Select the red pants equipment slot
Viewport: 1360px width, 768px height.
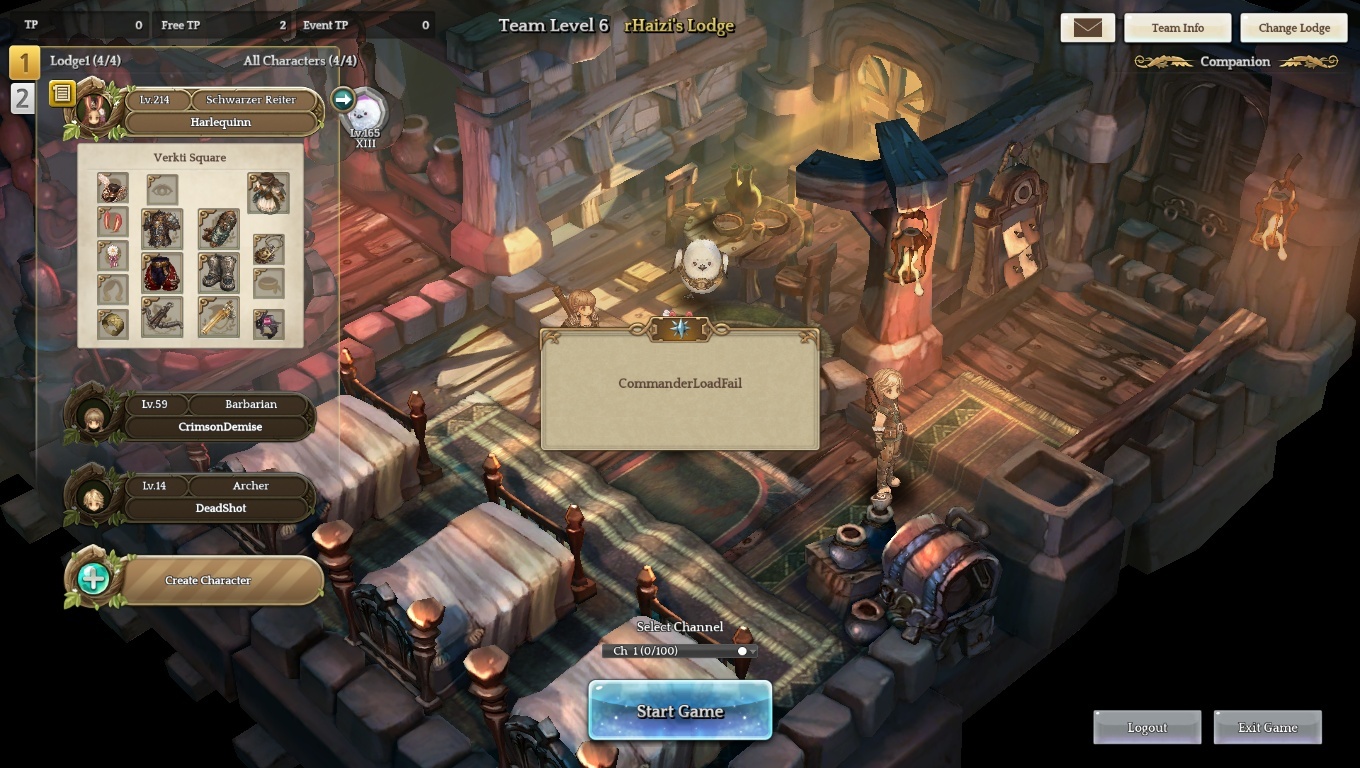coord(162,273)
